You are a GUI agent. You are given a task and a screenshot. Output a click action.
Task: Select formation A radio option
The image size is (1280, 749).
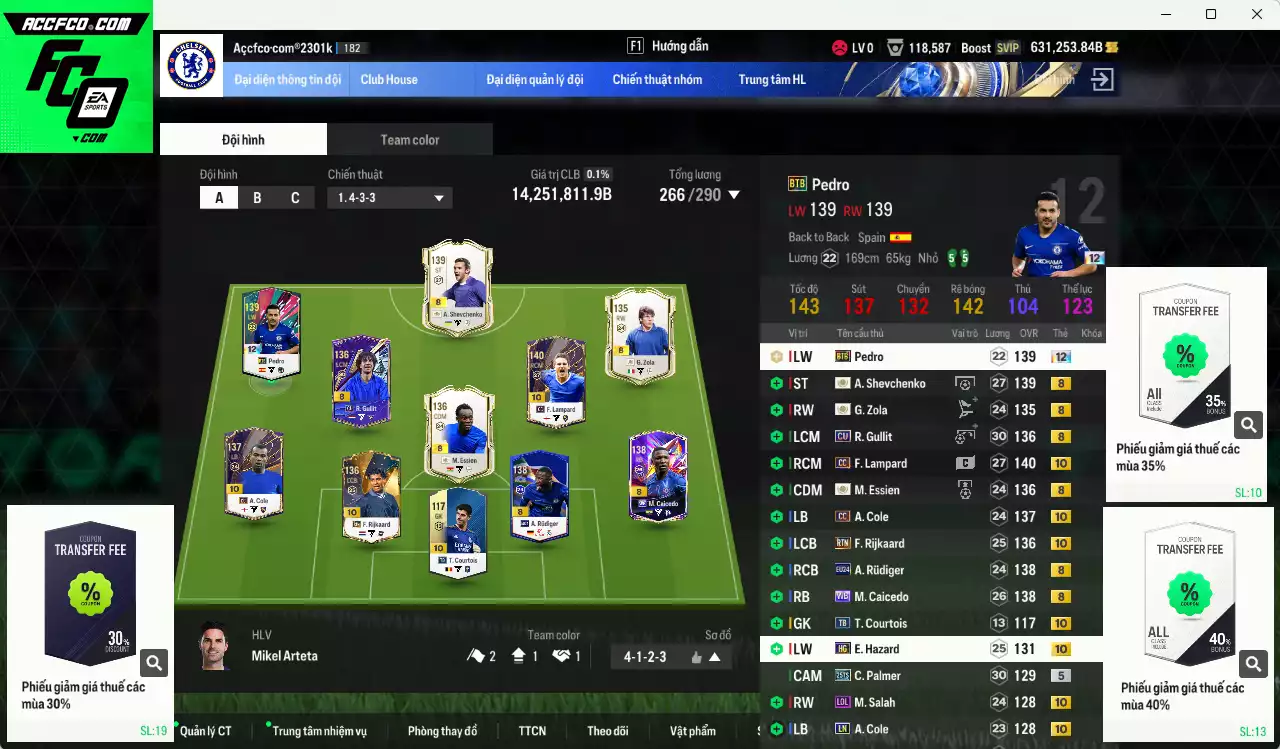[x=218, y=197]
